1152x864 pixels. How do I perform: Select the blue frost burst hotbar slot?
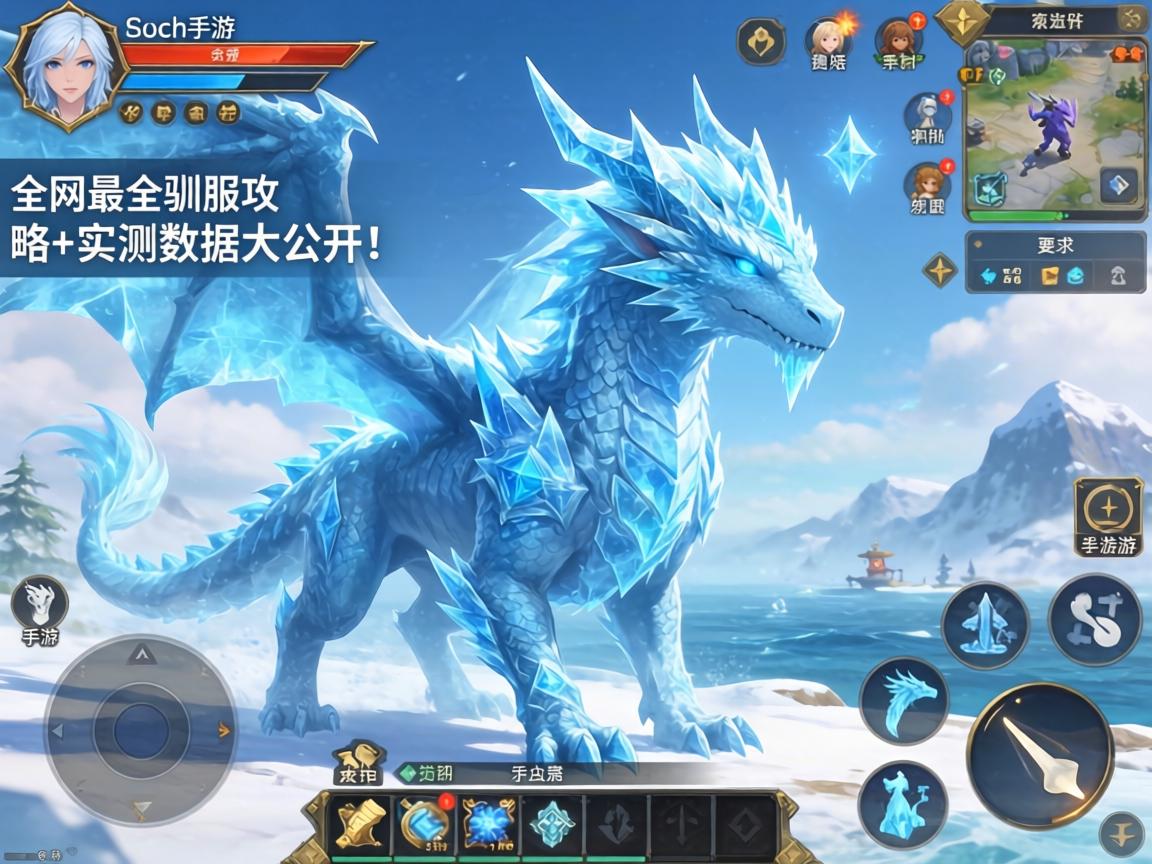pos(488,824)
